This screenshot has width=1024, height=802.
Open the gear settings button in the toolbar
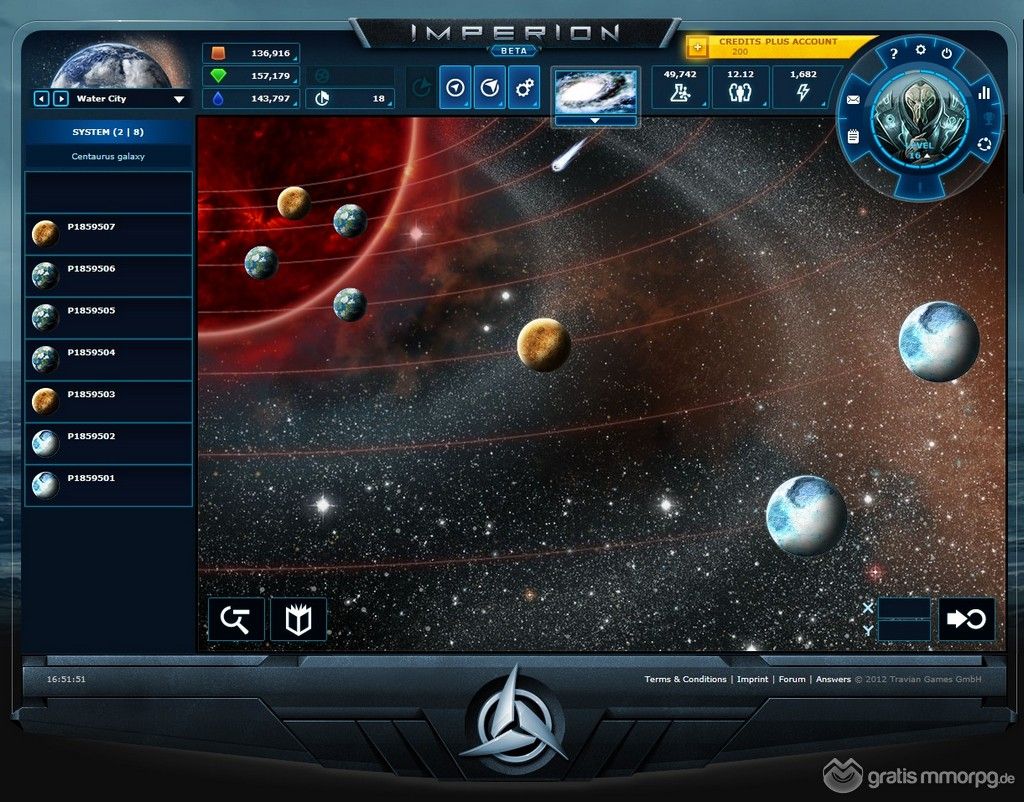tap(523, 88)
